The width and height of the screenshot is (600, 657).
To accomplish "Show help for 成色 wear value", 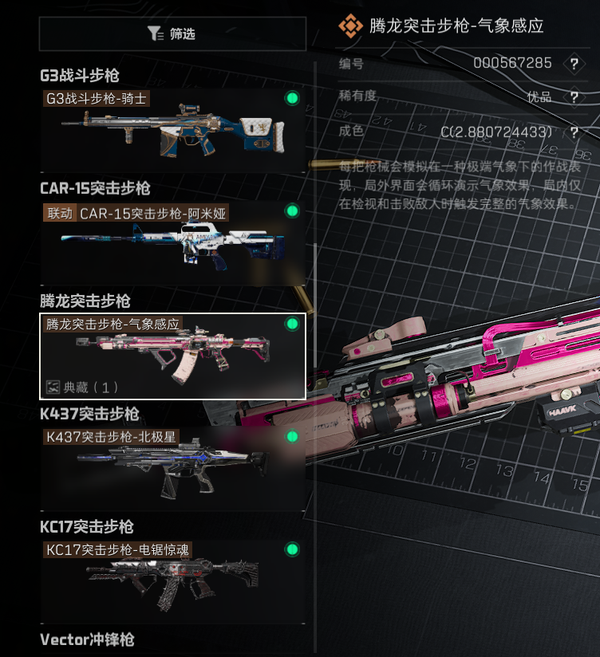I will [574, 132].
